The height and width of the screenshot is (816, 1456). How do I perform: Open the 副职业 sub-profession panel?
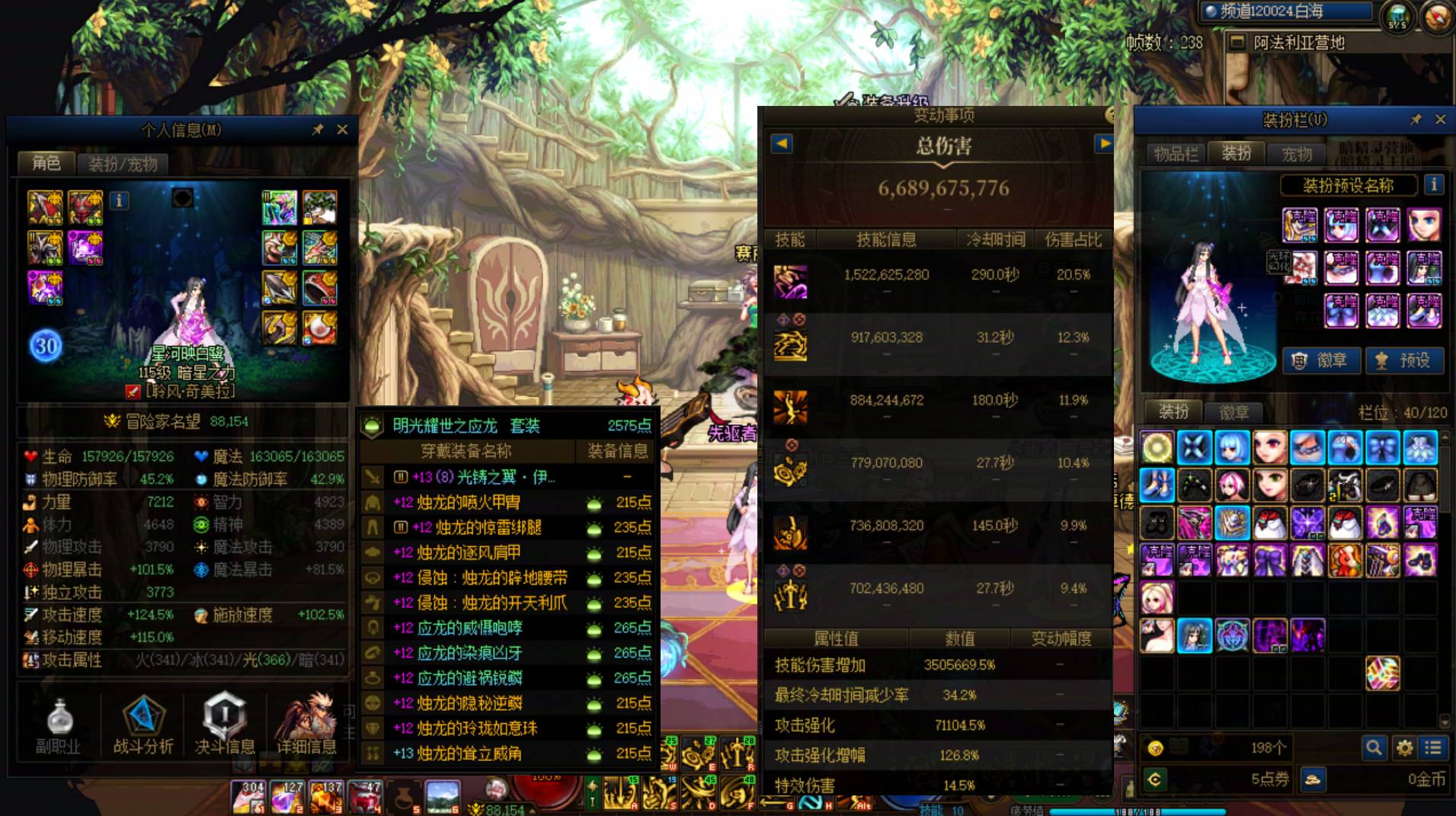tap(58, 726)
